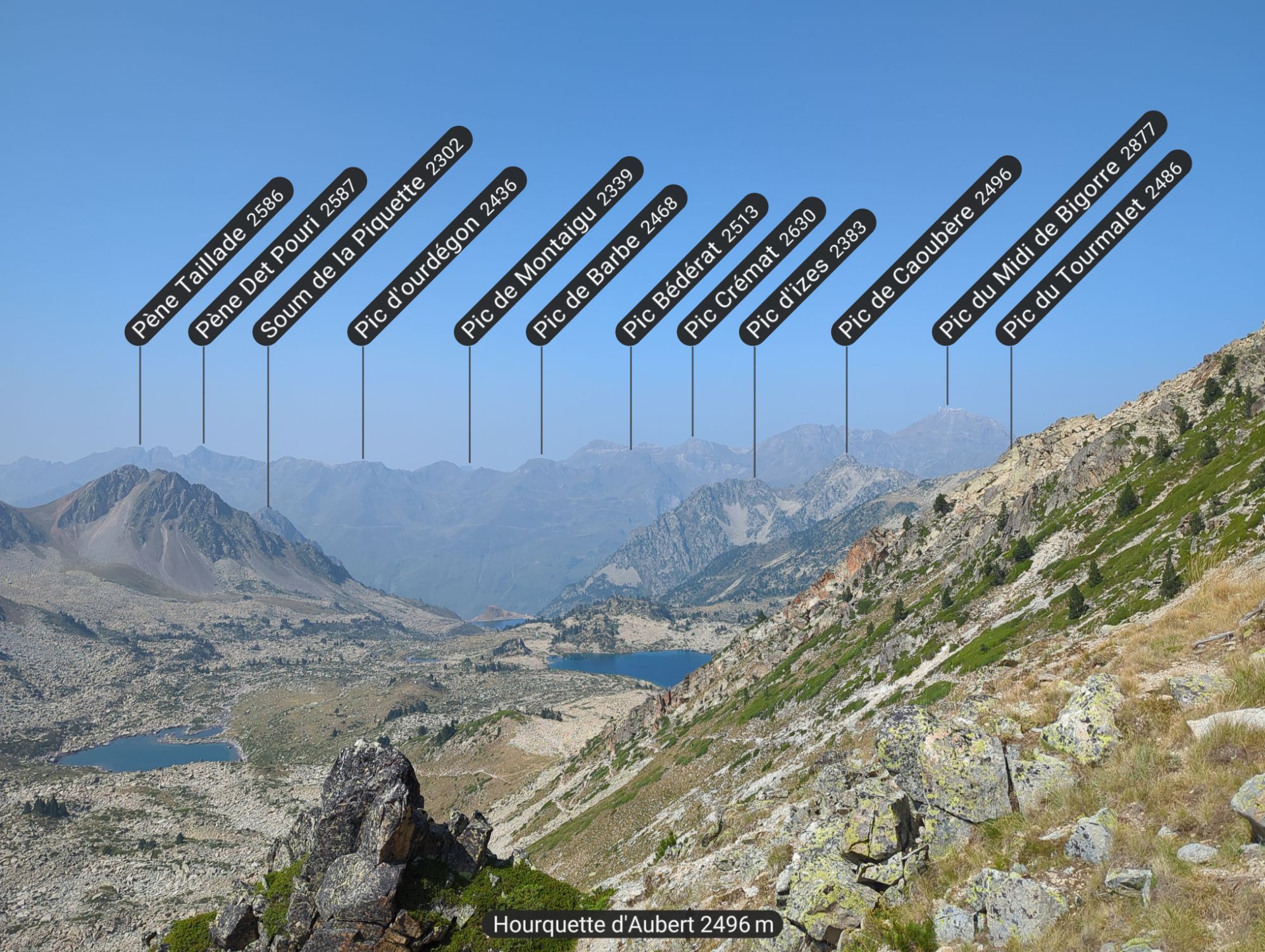Choose the Pic d'ourdégon peak label
The width and height of the screenshot is (1265, 952).
(x=437, y=256)
